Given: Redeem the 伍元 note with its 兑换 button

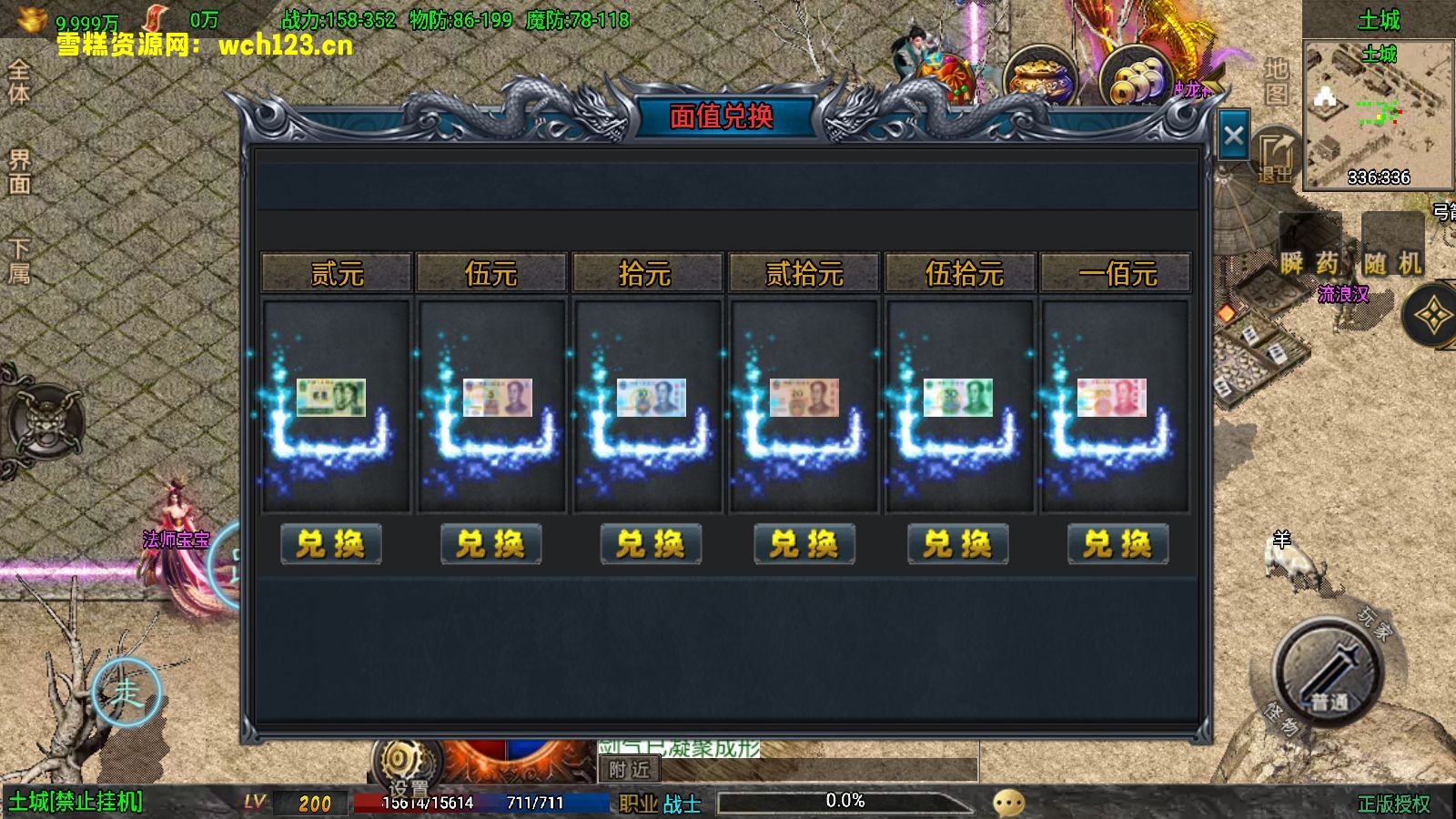Looking at the screenshot, I should tap(490, 544).
